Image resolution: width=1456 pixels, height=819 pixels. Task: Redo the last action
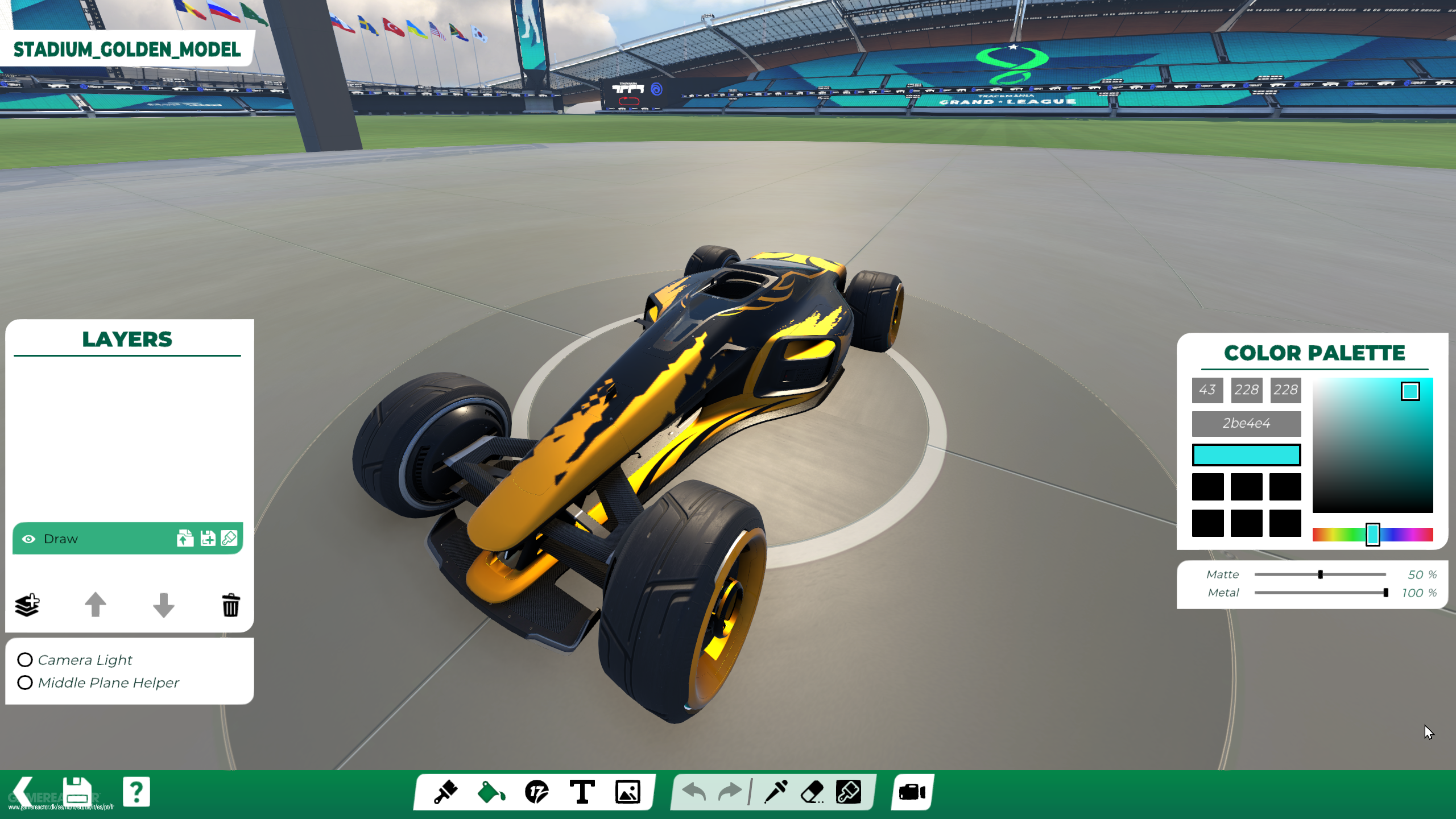click(x=729, y=791)
